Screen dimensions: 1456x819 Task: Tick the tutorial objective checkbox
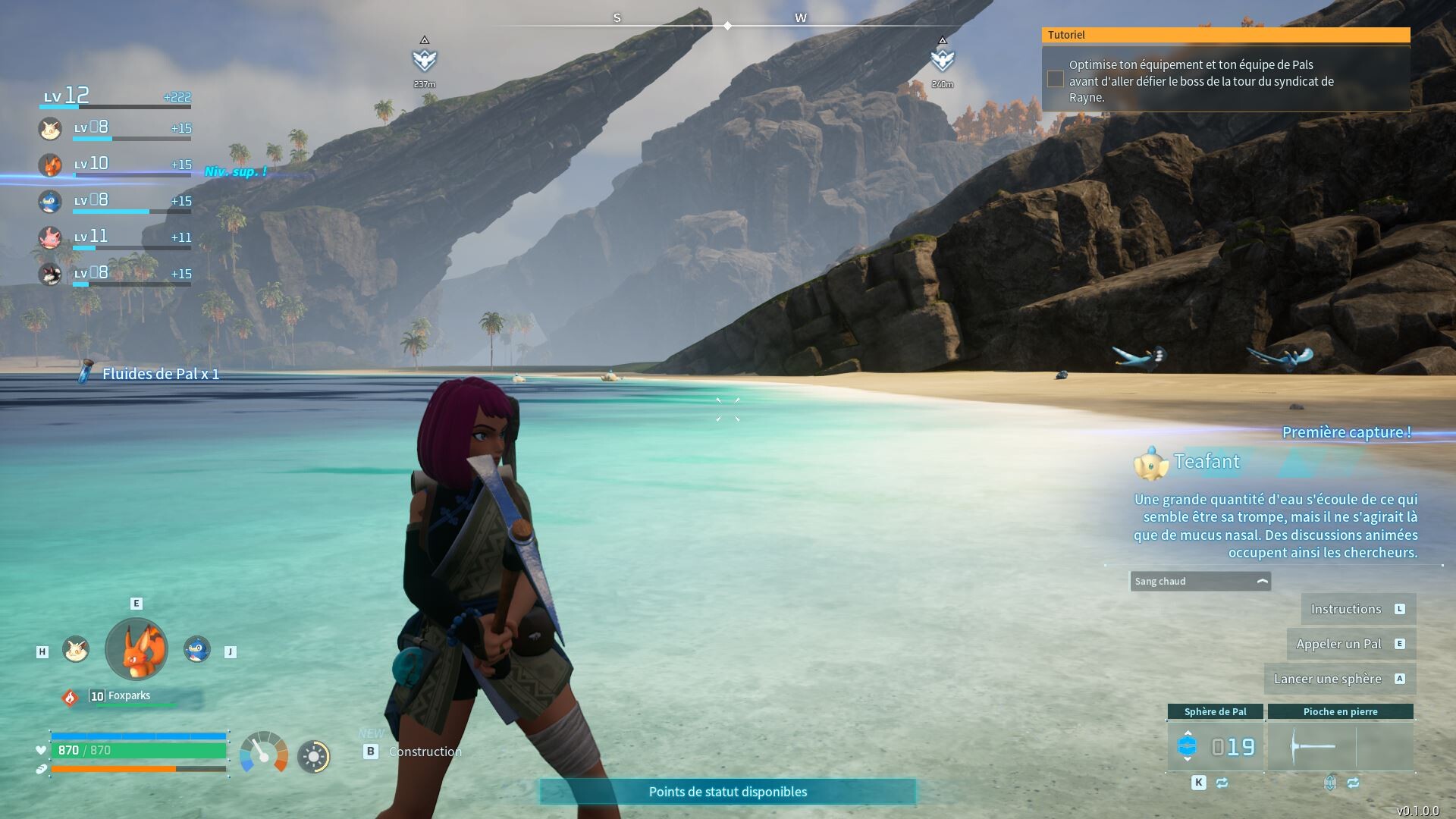pos(1055,79)
